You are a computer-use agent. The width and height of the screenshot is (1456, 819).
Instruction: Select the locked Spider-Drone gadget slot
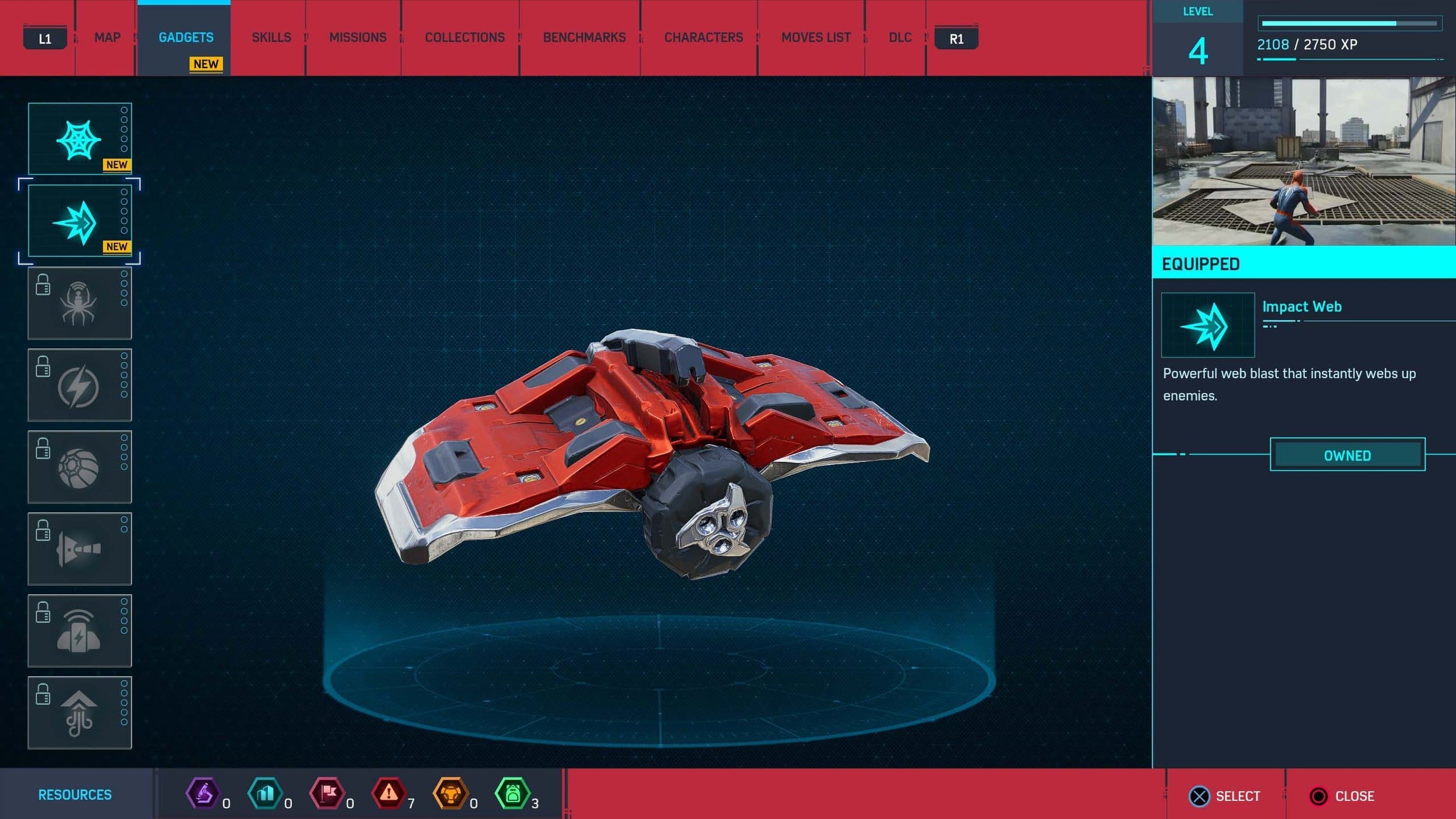[80, 303]
